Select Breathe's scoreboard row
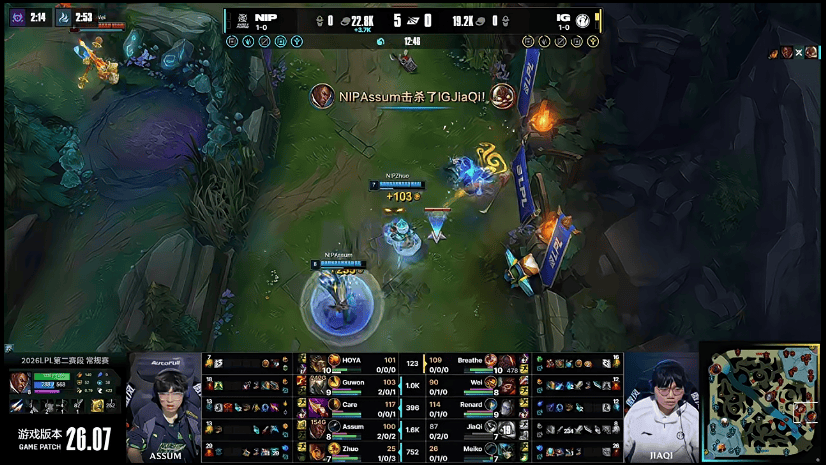The height and width of the screenshot is (465, 826). (x=470, y=361)
